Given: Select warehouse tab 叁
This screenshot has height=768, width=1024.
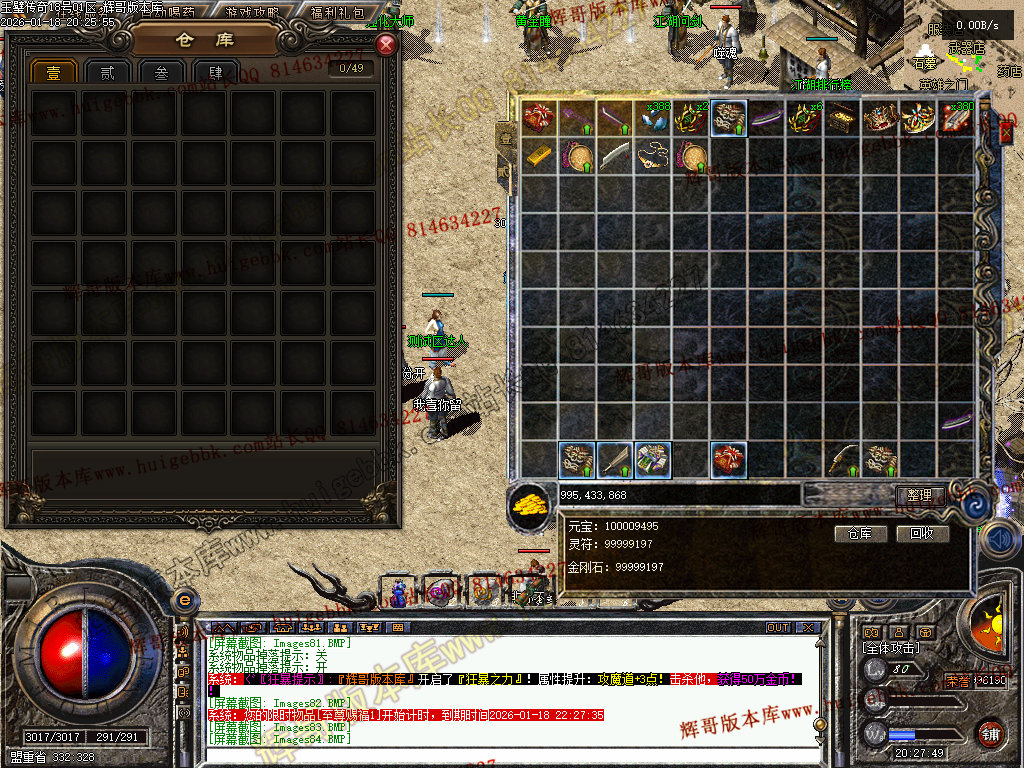Looking at the screenshot, I should click(161, 72).
